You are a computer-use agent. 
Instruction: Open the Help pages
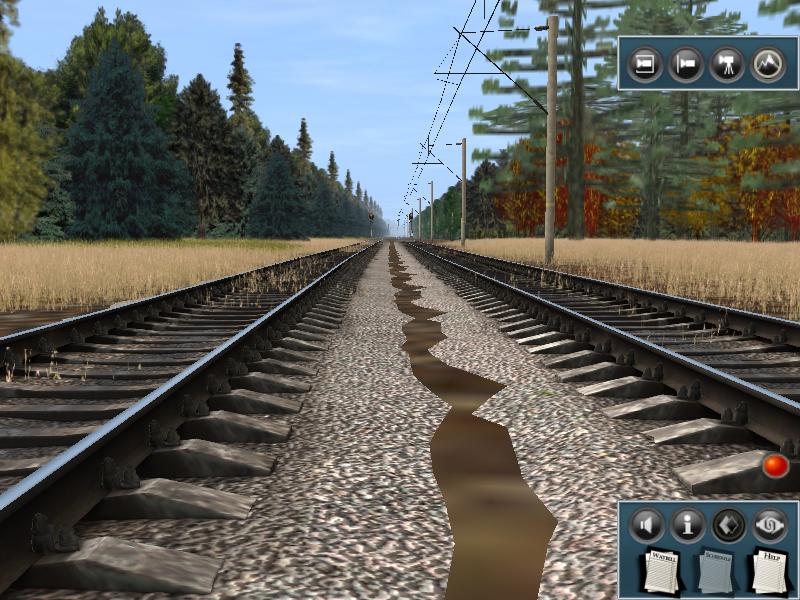[x=768, y=570]
